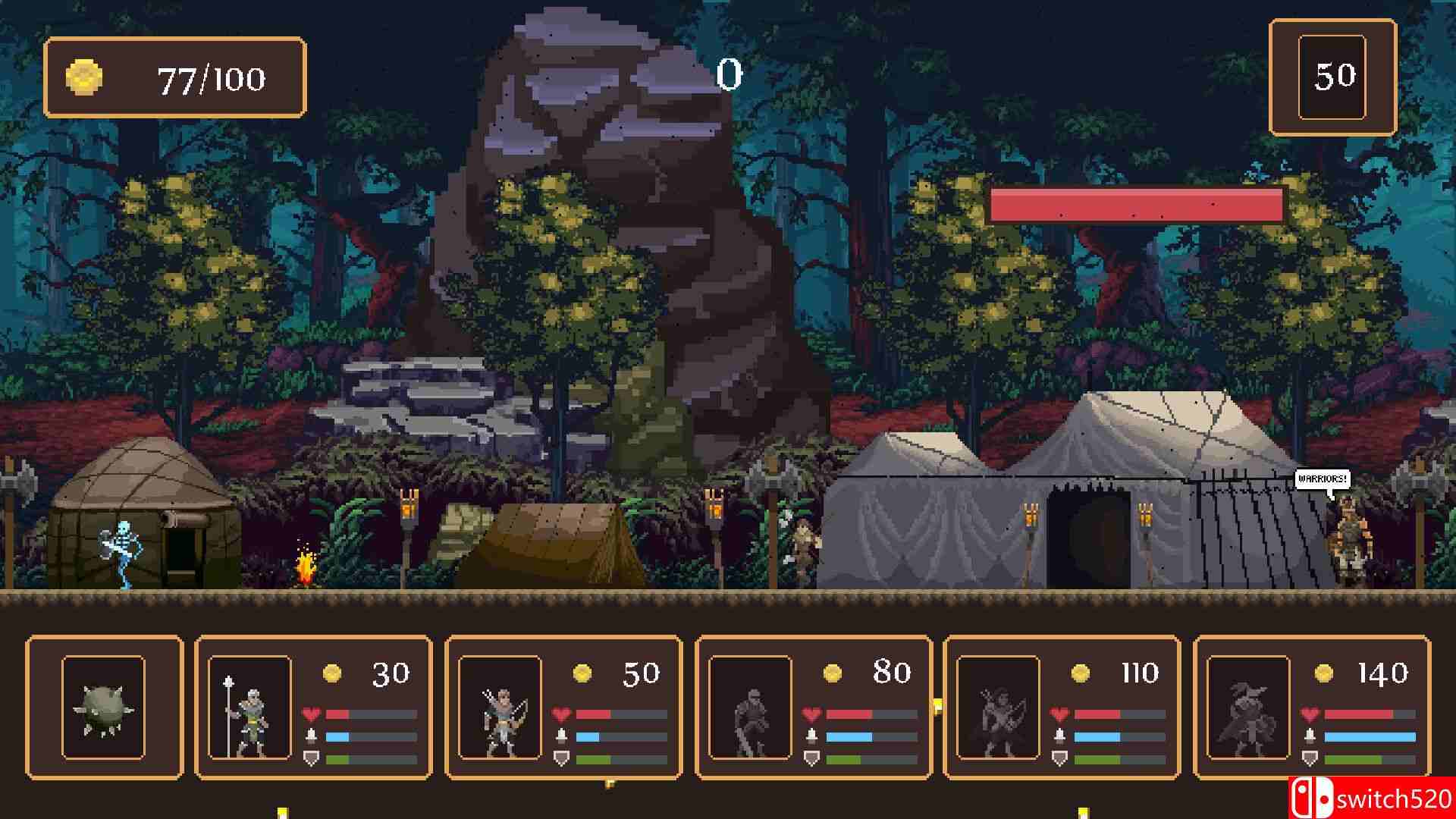The image size is (1456, 819).
Task: Pick the 110-gold unit card
Action: [x=1062, y=708]
